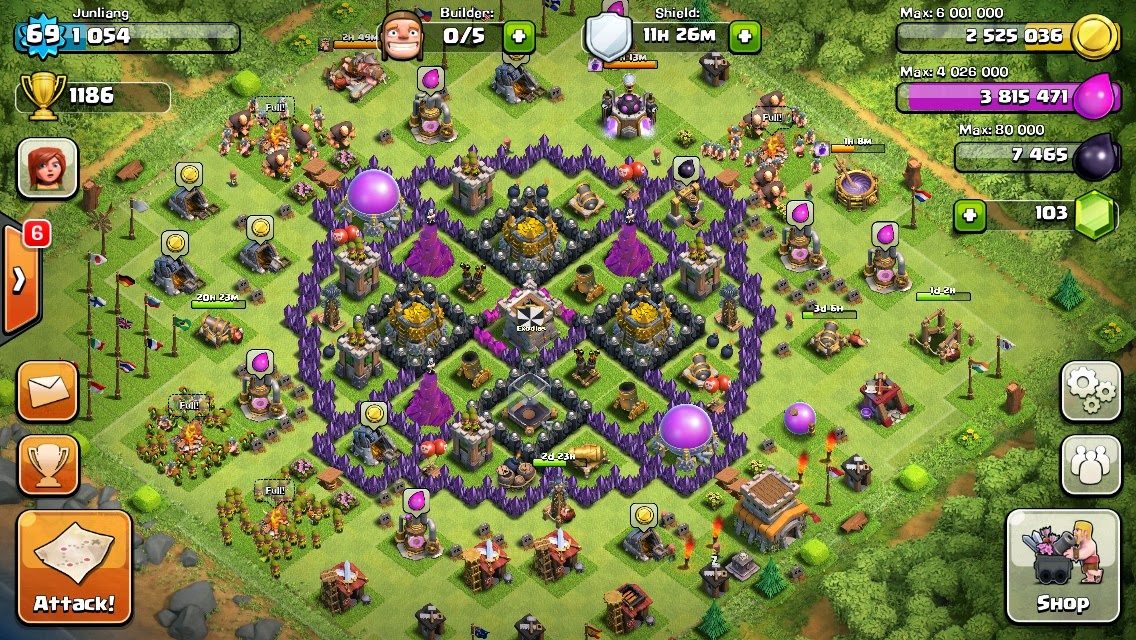This screenshot has width=1136, height=640.
Task: Extend the shield with green plus
Action: (x=744, y=37)
